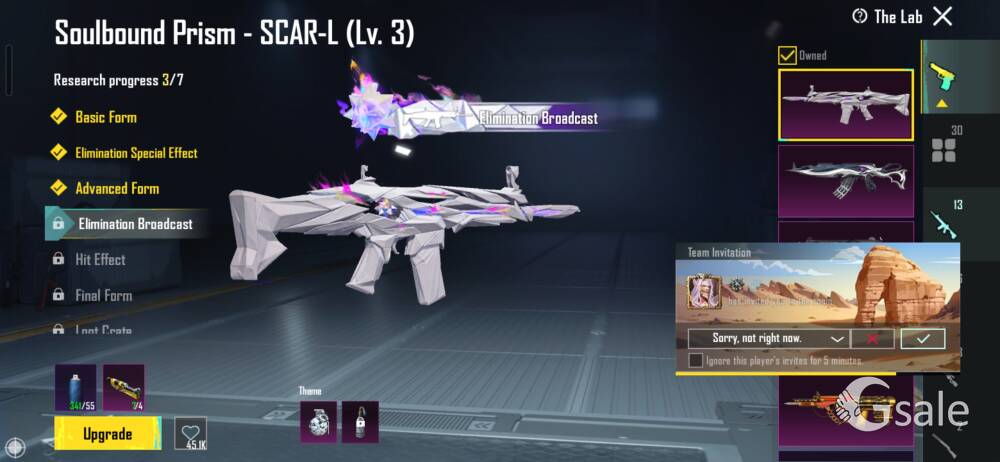Select the golden weapon material slot
This screenshot has width=1000, height=462.
click(124, 388)
